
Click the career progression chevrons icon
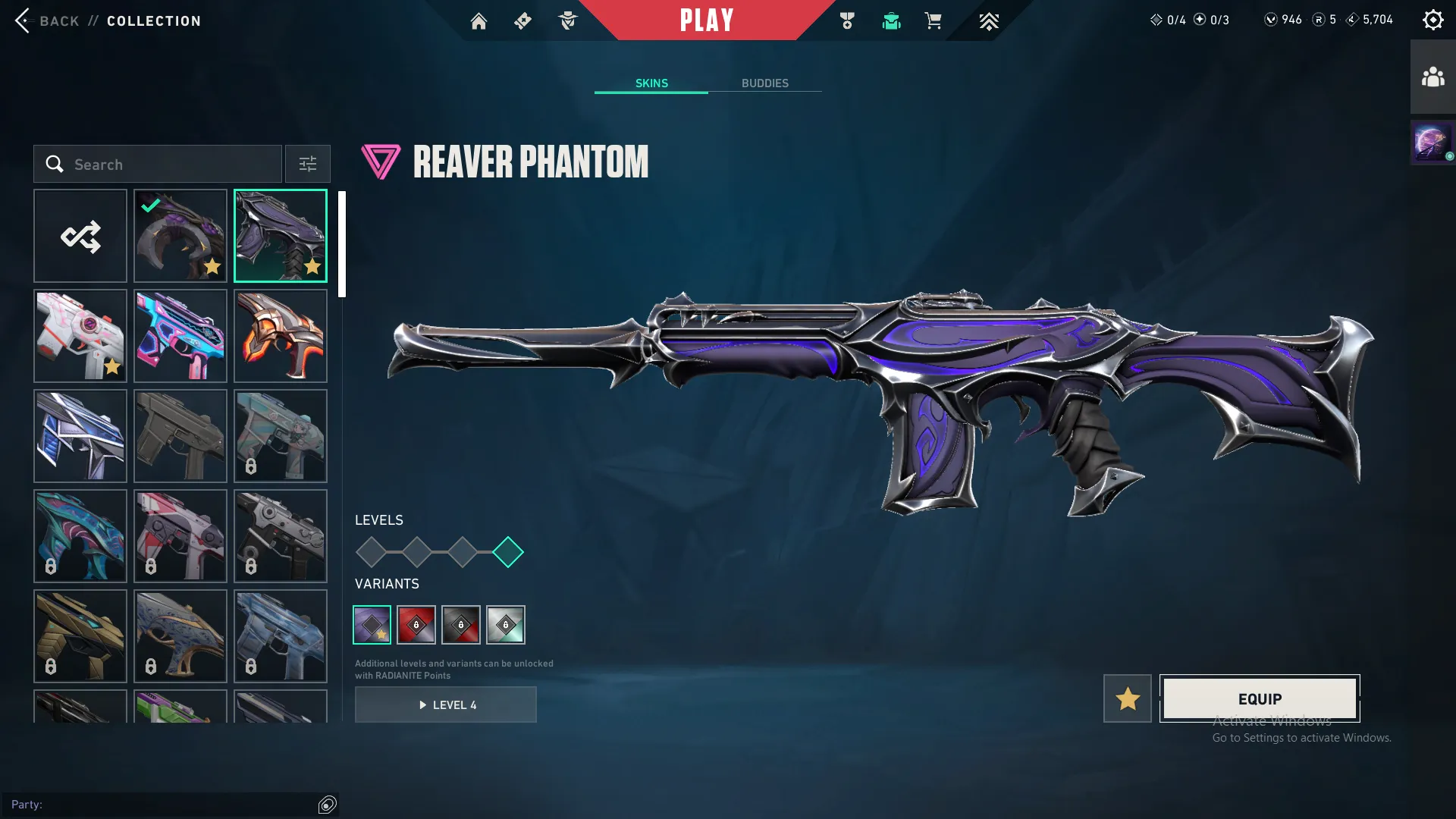[x=989, y=20]
